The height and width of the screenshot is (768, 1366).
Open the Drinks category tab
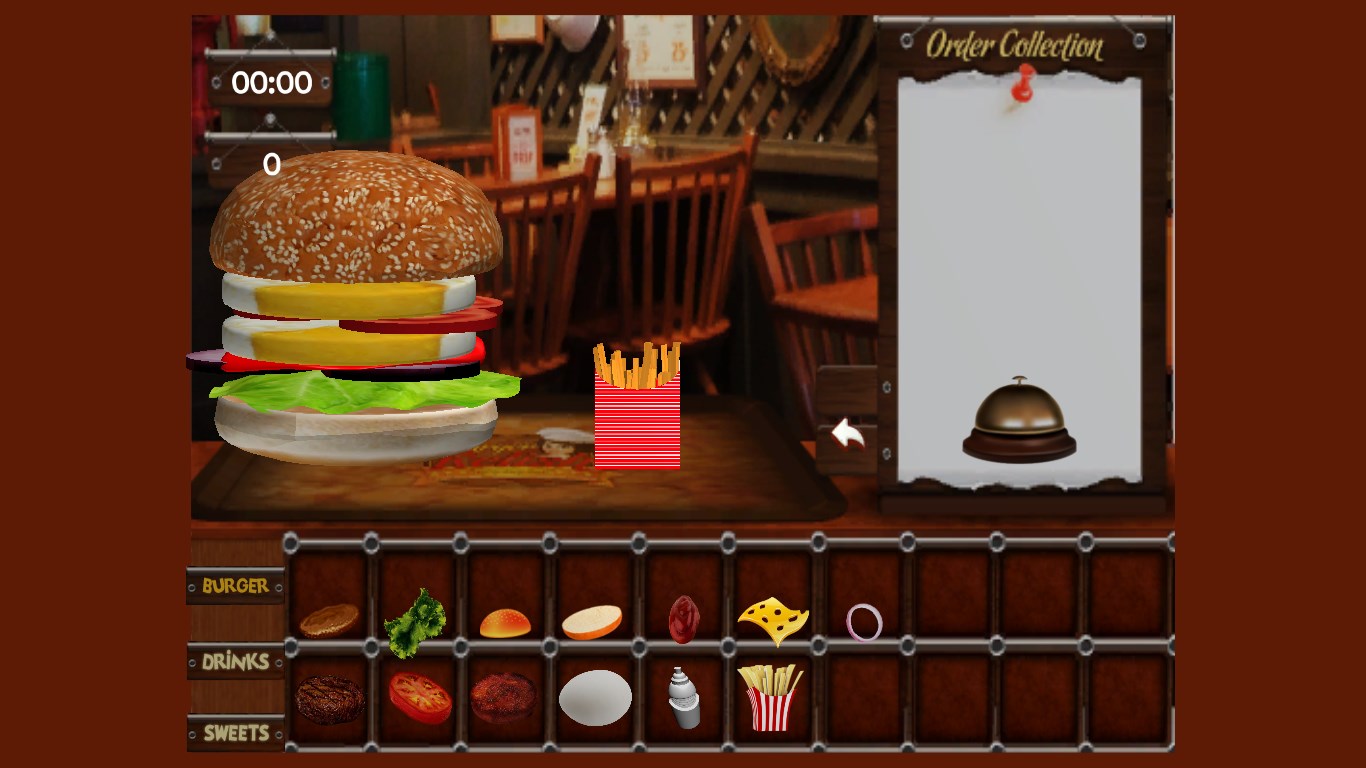(x=235, y=661)
